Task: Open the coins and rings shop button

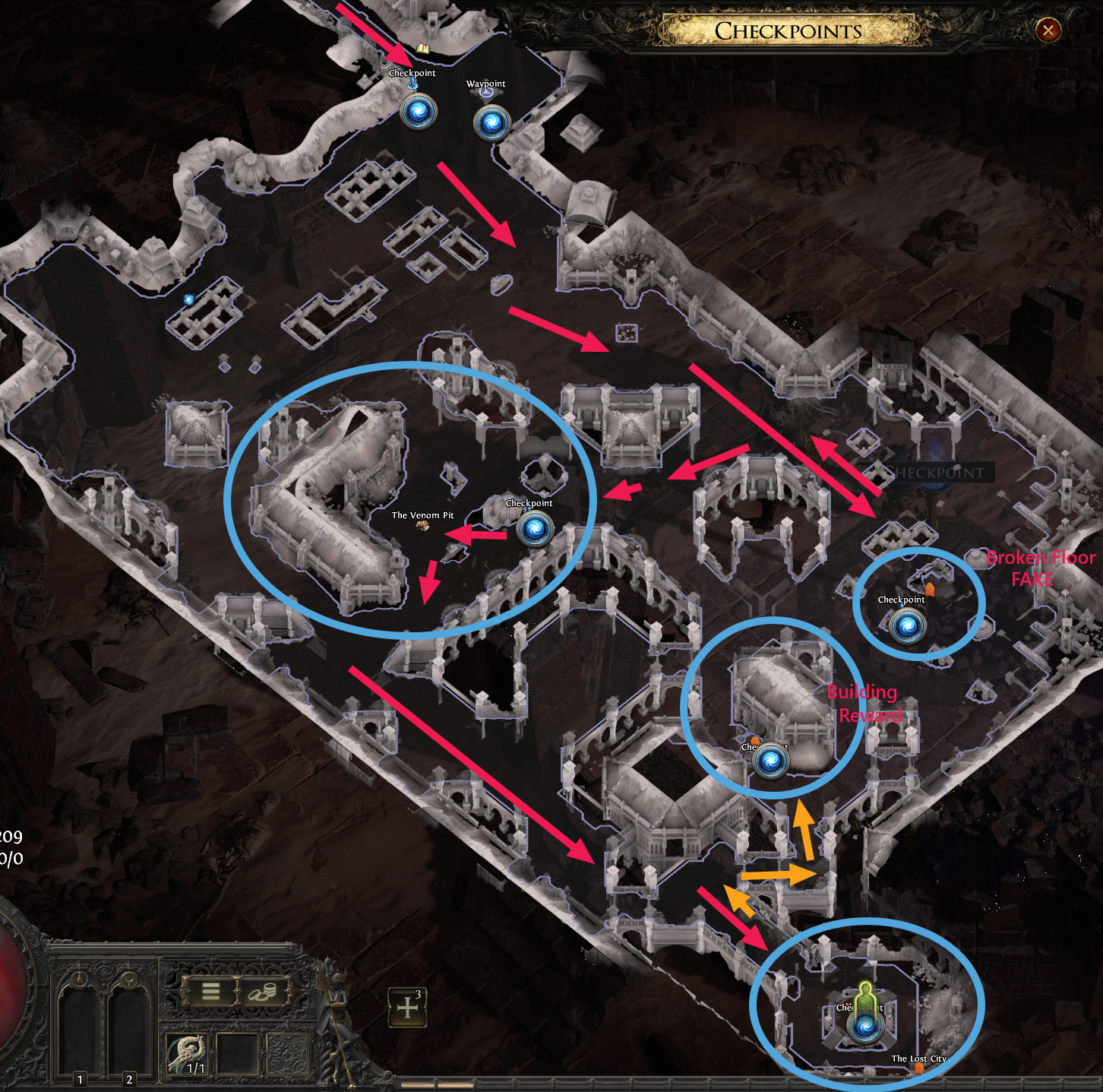Action: pyautogui.click(x=264, y=991)
